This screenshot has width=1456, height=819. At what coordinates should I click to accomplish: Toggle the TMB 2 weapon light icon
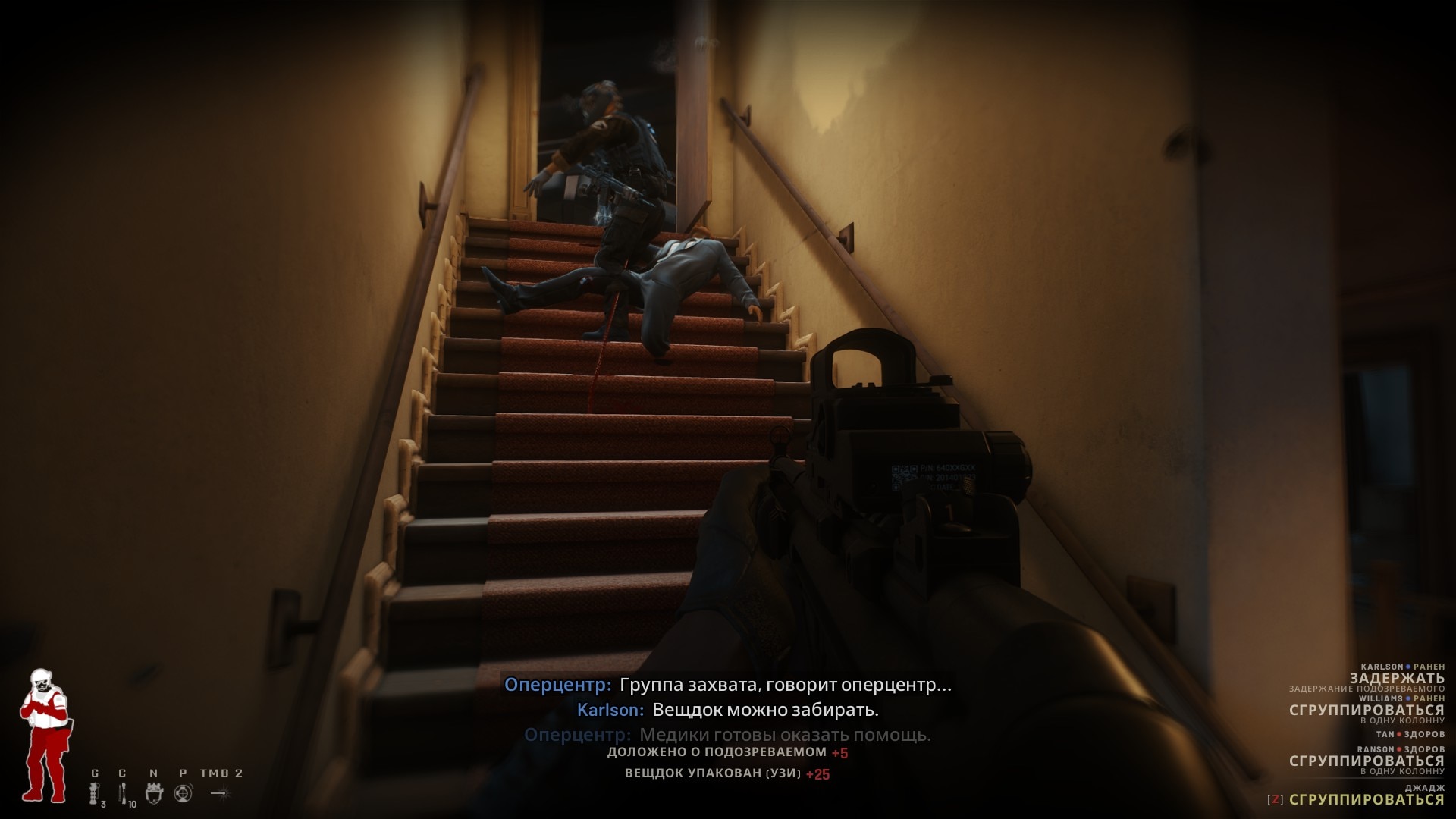coord(220,792)
